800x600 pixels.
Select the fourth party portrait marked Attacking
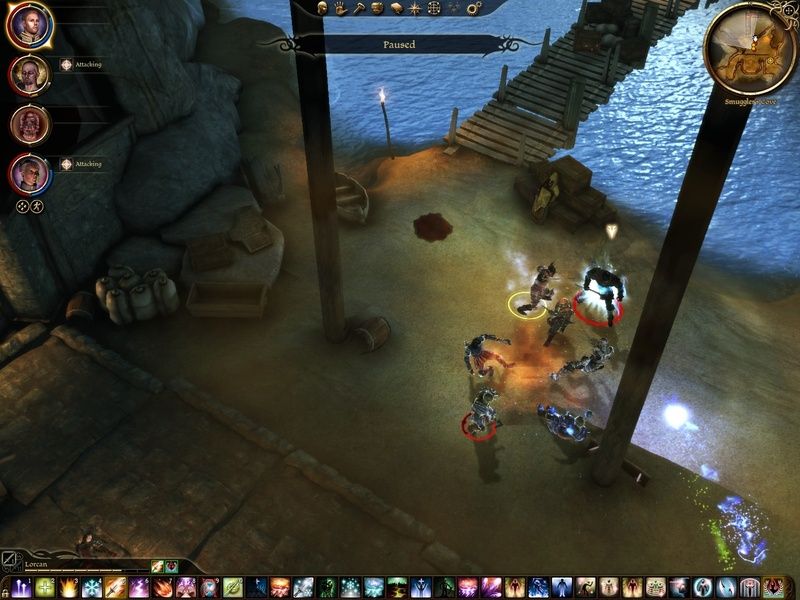[28, 174]
